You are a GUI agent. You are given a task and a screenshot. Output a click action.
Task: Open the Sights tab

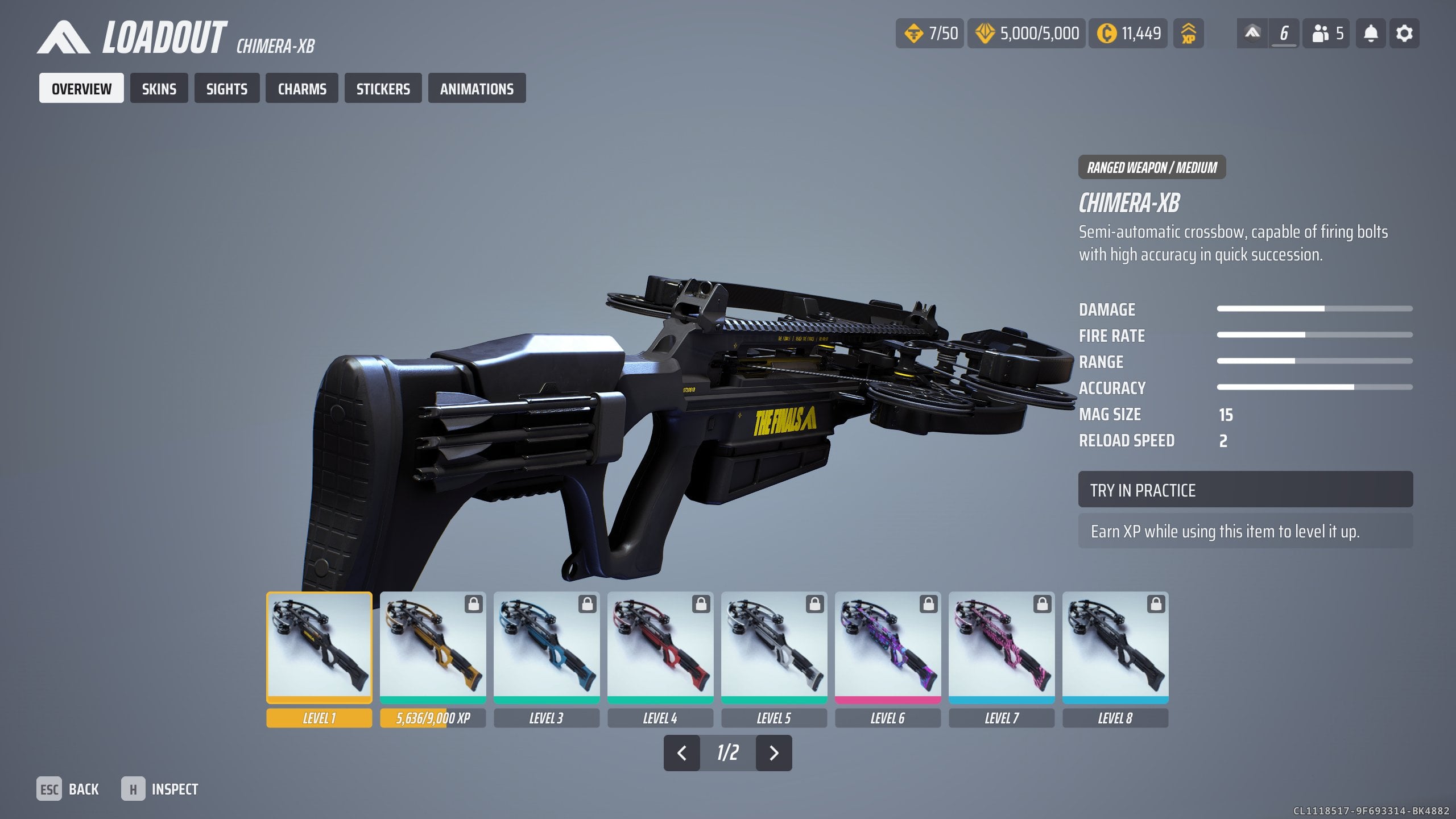pyautogui.click(x=226, y=89)
